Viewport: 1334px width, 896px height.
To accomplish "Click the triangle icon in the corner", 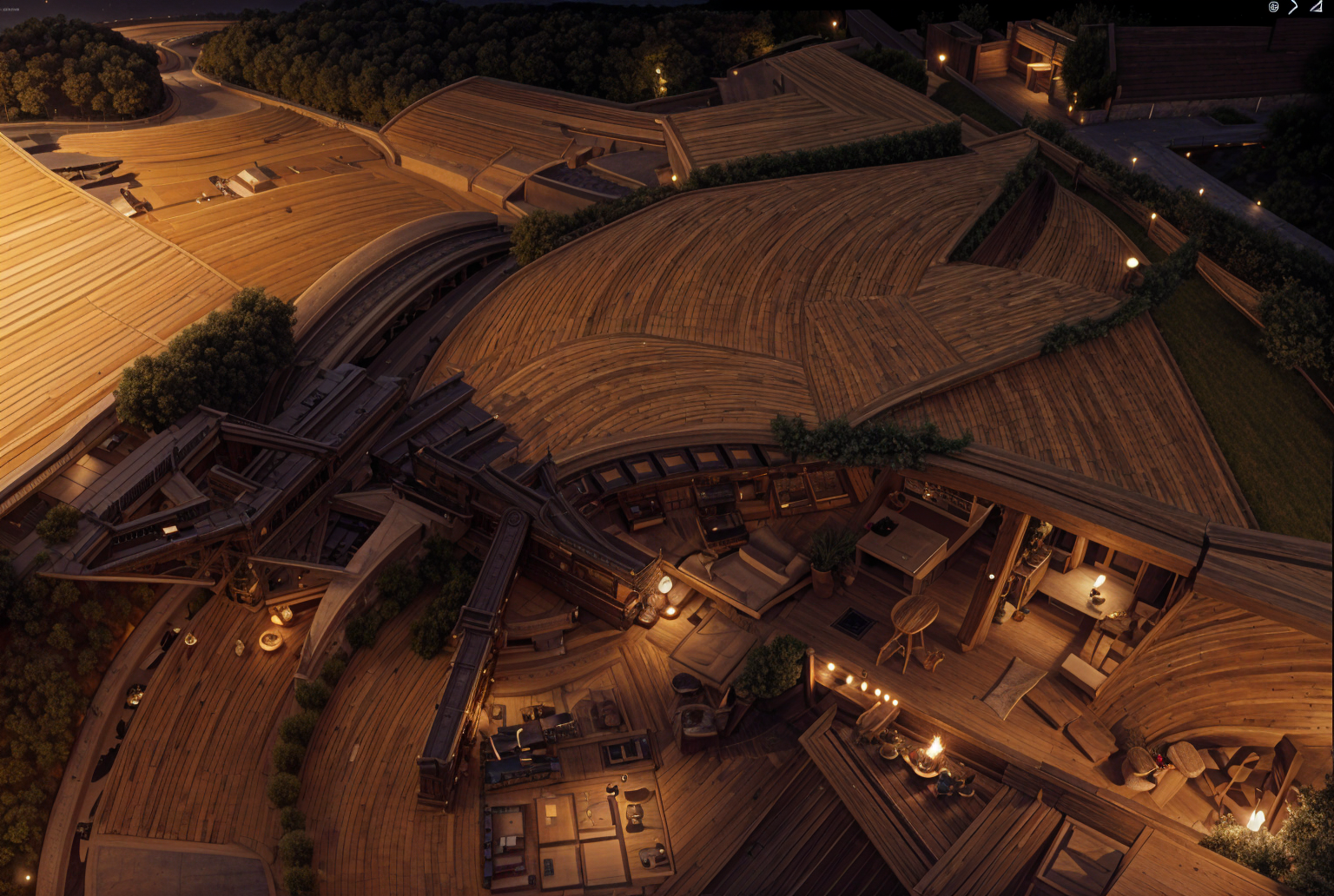I will coord(1316,7).
